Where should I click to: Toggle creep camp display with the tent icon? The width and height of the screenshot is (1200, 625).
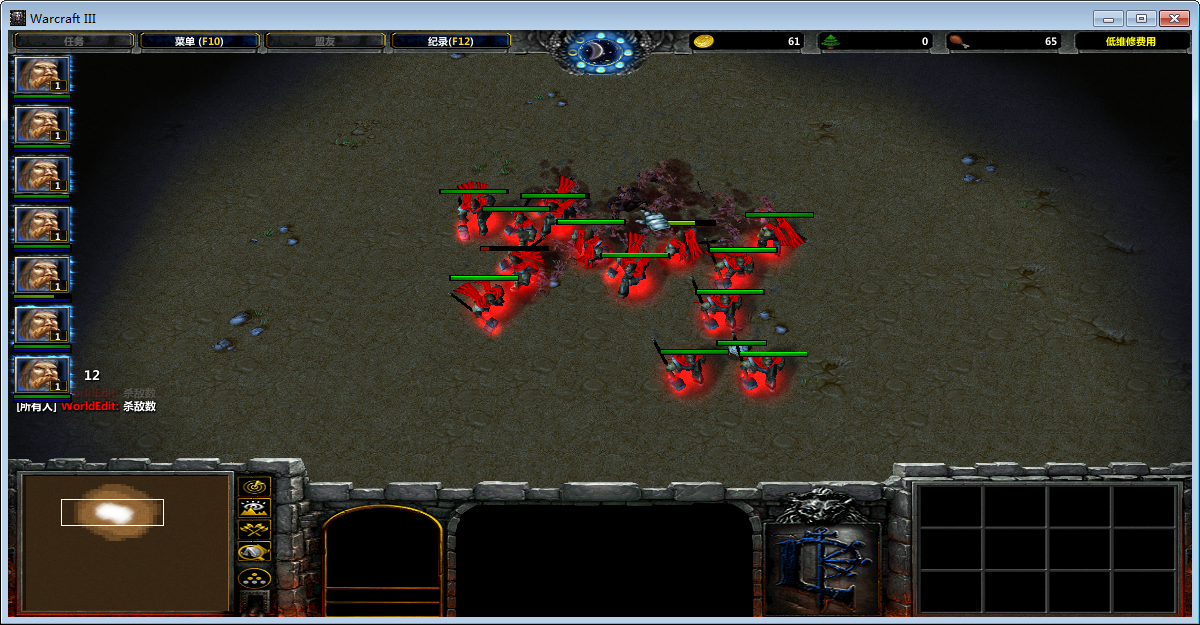(255, 552)
